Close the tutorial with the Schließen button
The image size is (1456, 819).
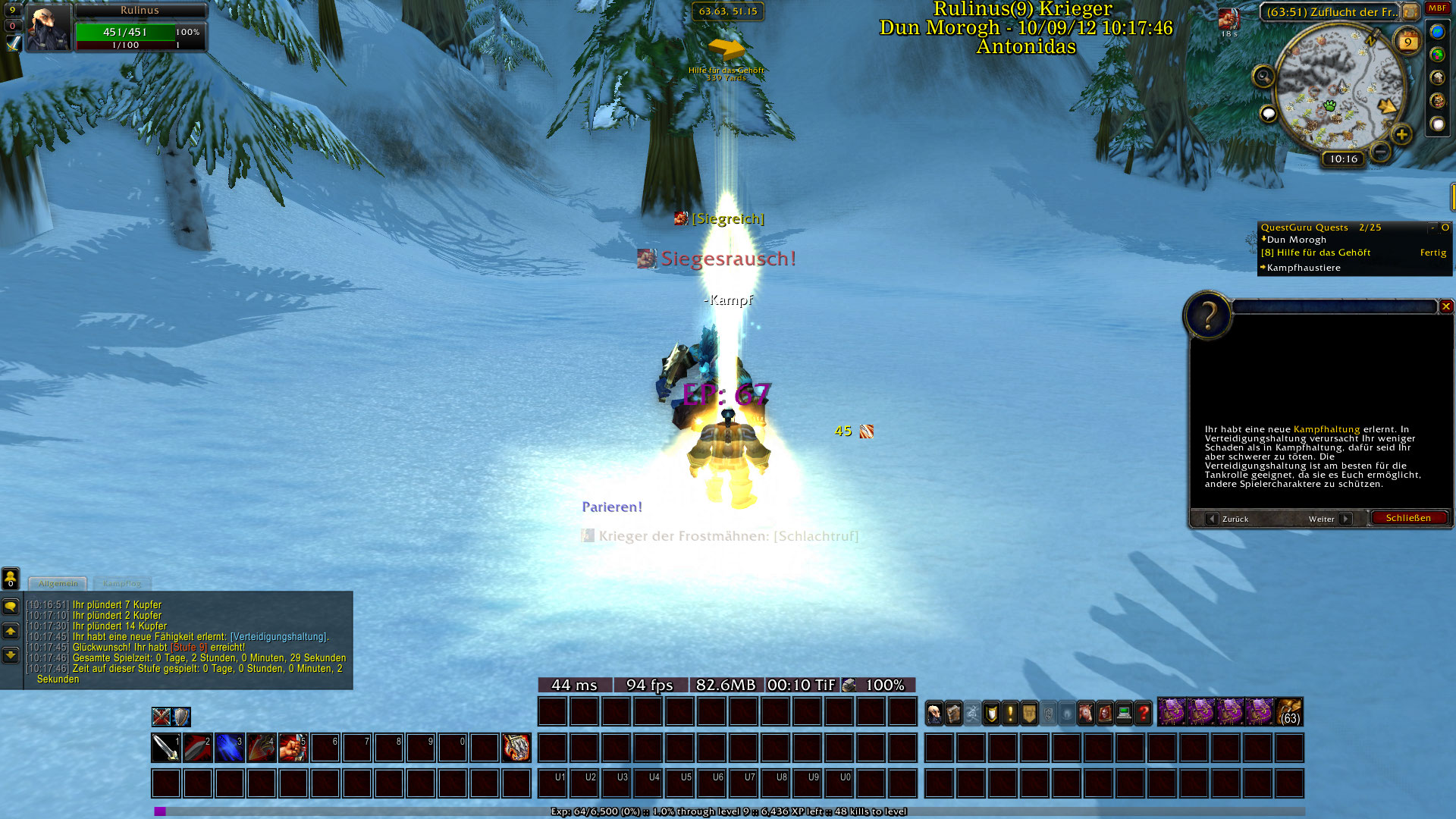point(1408,519)
